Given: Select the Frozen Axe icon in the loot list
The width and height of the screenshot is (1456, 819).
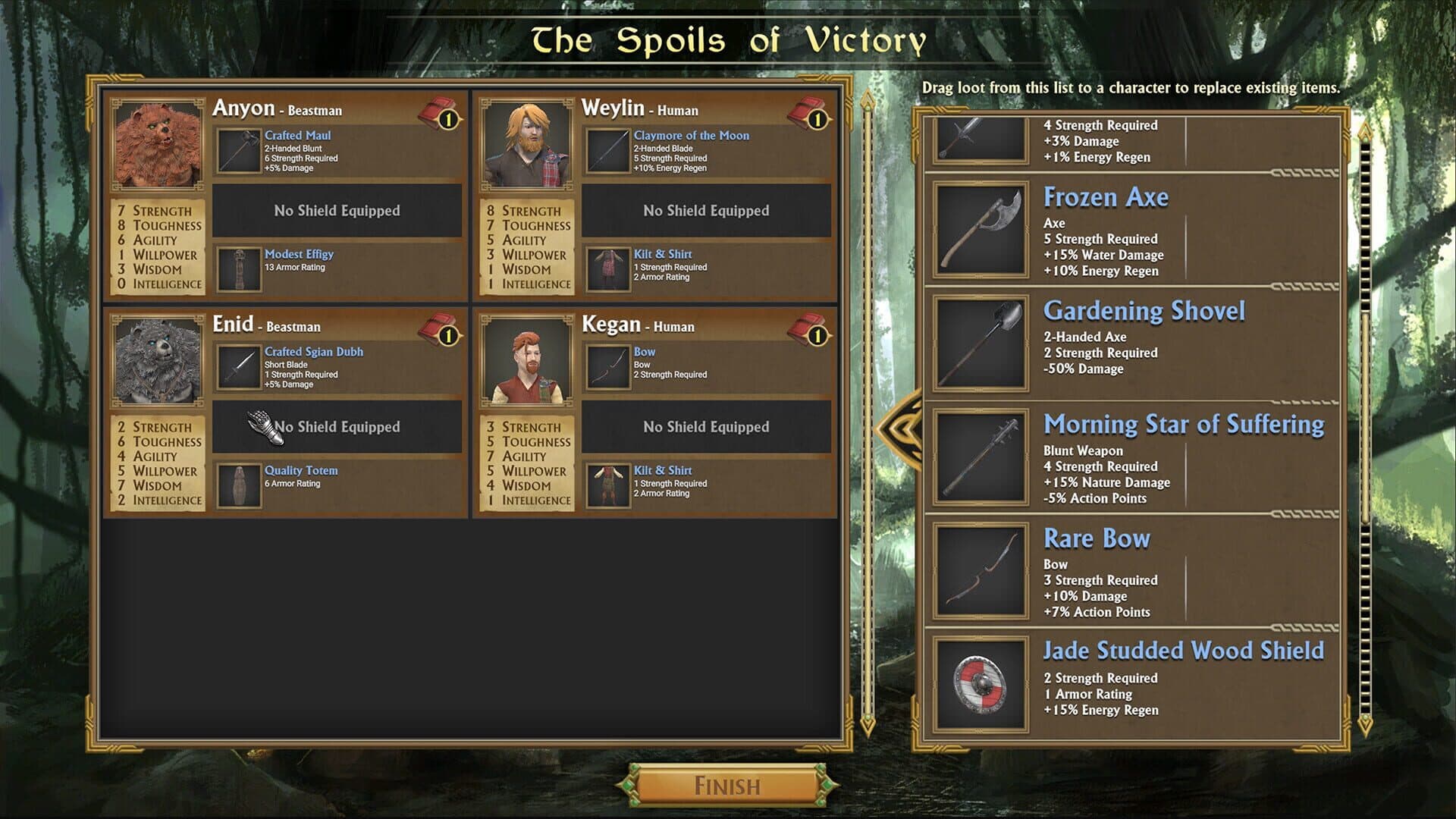Looking at the screenshot, I should (981, 229).
